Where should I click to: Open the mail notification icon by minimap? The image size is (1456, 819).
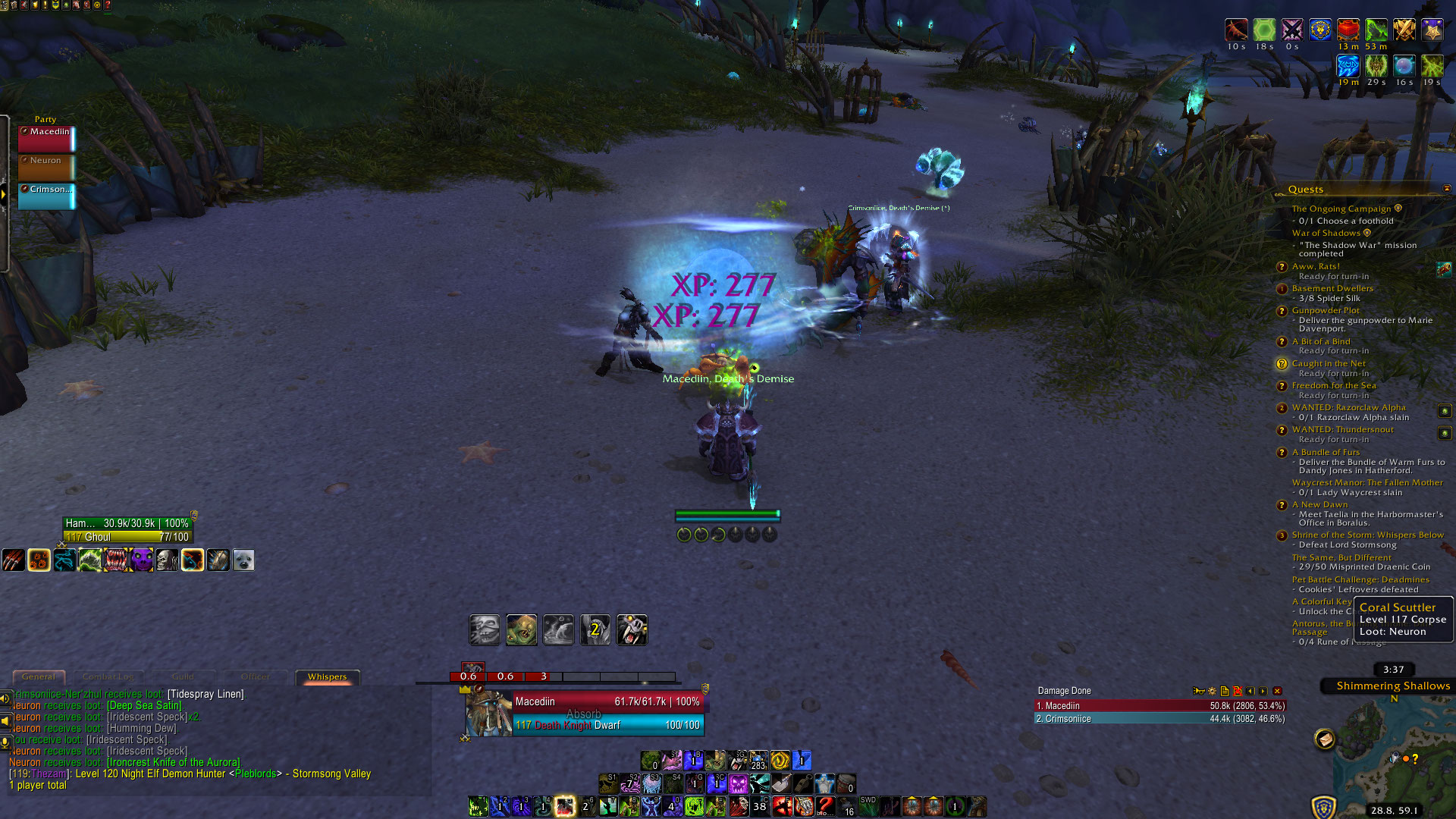pyautogui.click(x=1325, y=738)
